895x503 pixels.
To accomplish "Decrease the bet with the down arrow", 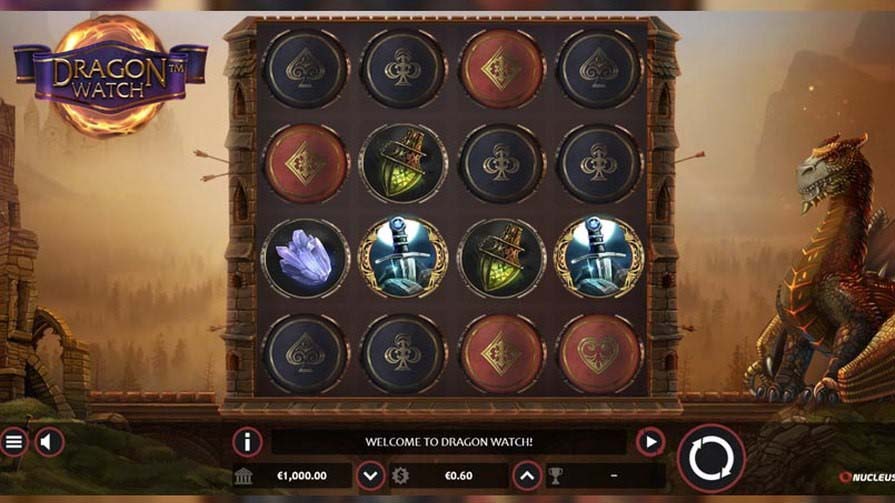I will tap(371, 475).
